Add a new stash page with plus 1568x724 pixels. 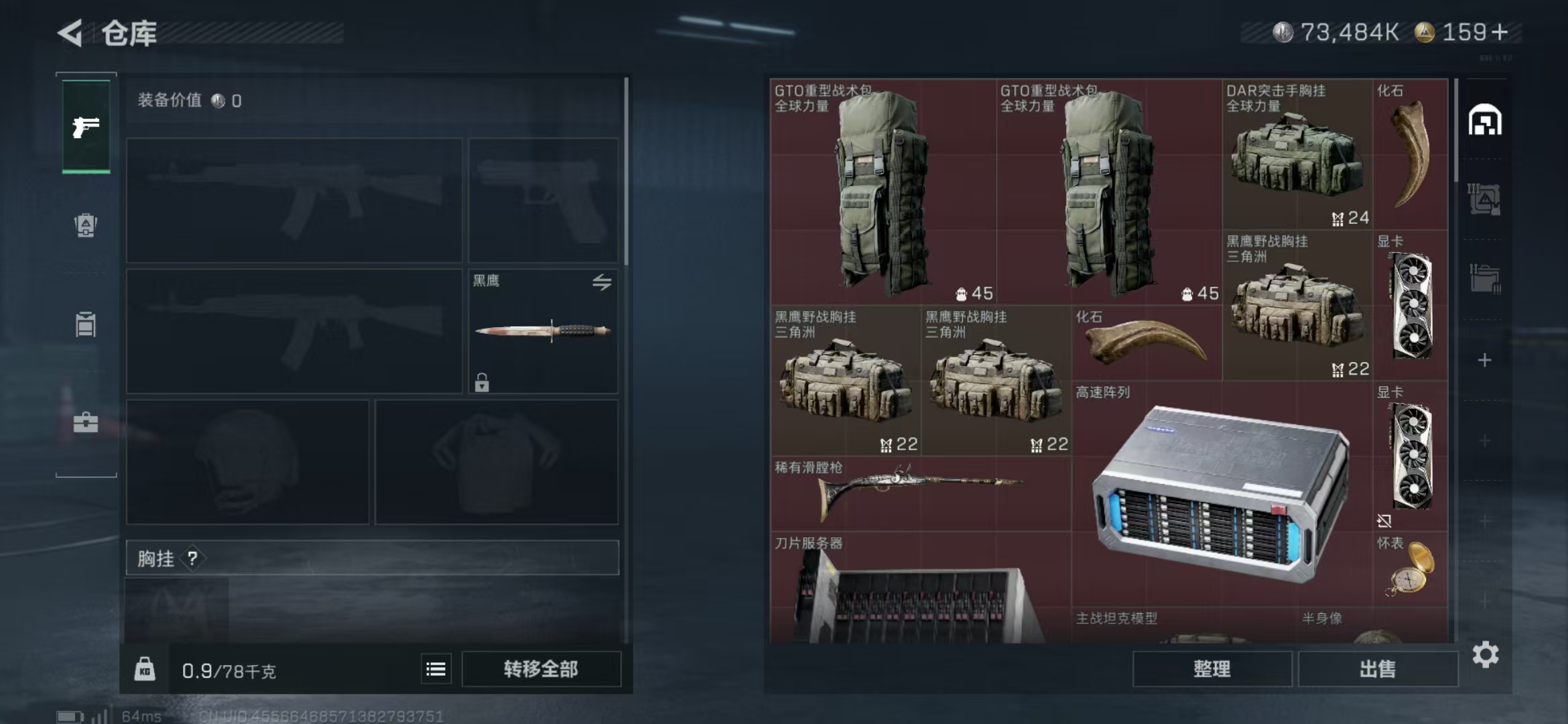[x=1485, y=361]
